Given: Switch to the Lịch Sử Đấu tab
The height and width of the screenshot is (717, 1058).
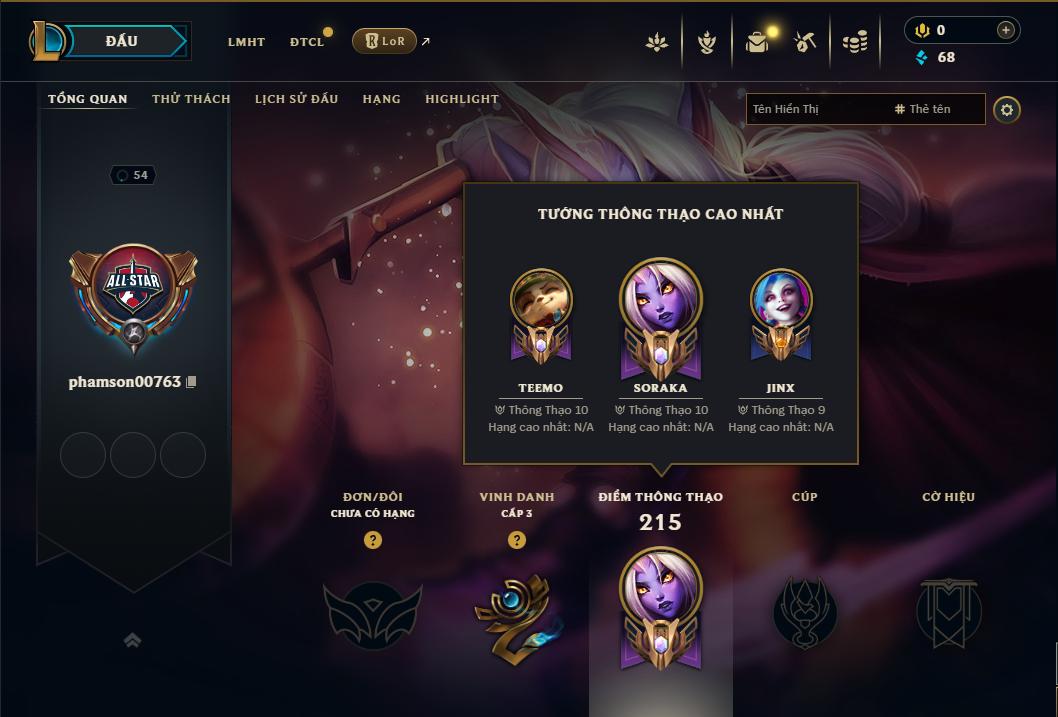Looking at the screenshot, I should coord(296,99).
